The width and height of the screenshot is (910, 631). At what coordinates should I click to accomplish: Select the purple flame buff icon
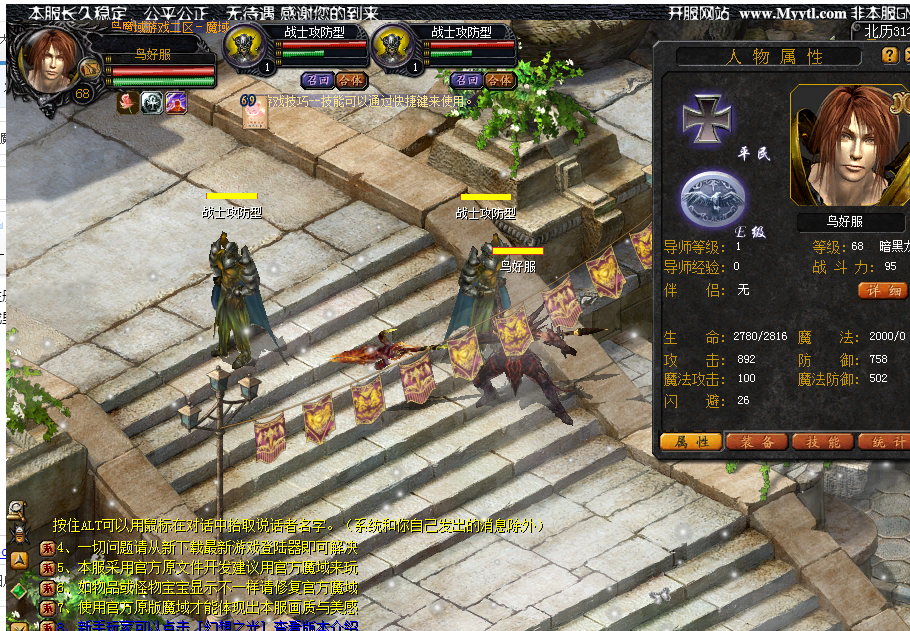[176, 101]
